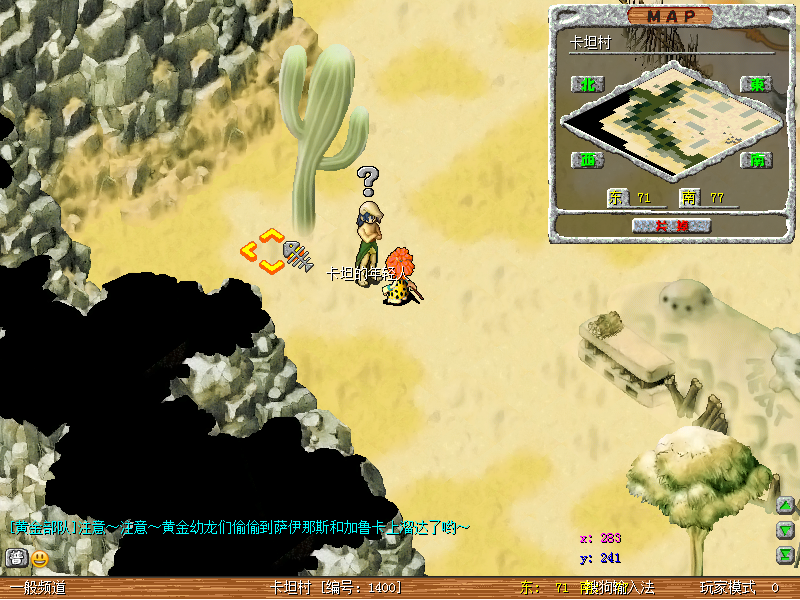Toggle 玩家模式 player mode
800x600 pixels.
tap(727, 588)
